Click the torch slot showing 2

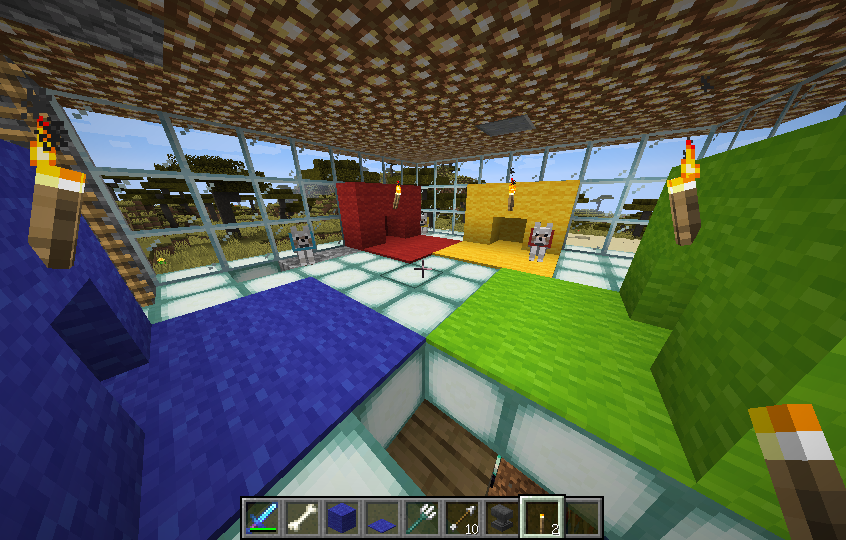point(542,516)
